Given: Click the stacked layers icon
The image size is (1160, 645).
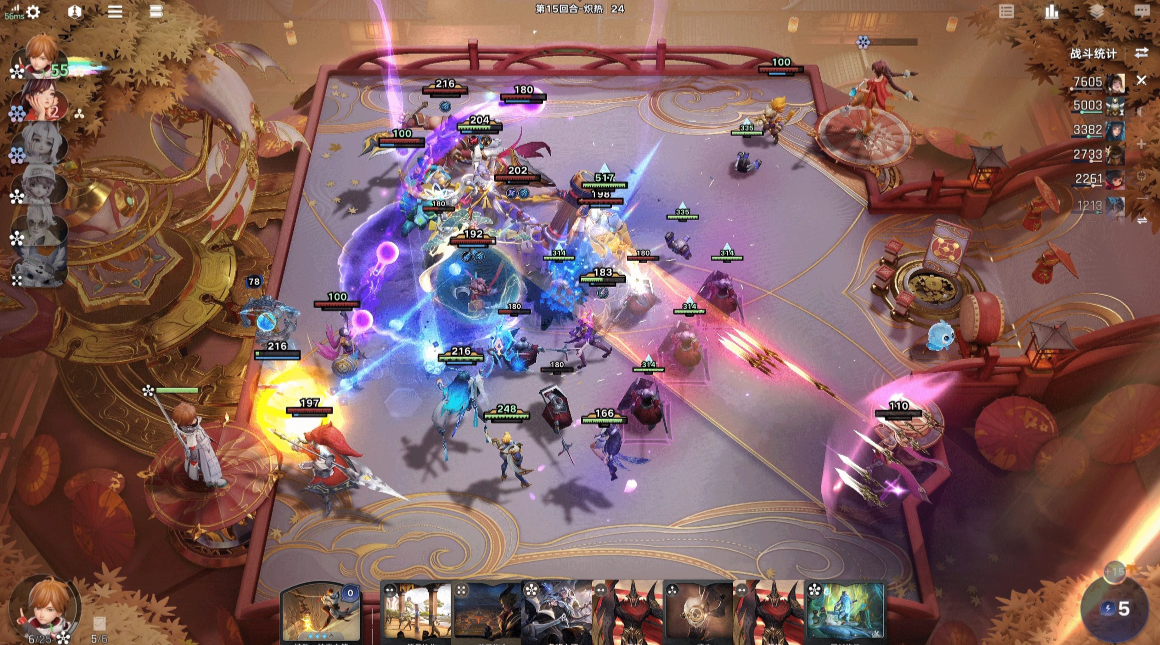Looking at the screenshot, I should pos(1097,11).
